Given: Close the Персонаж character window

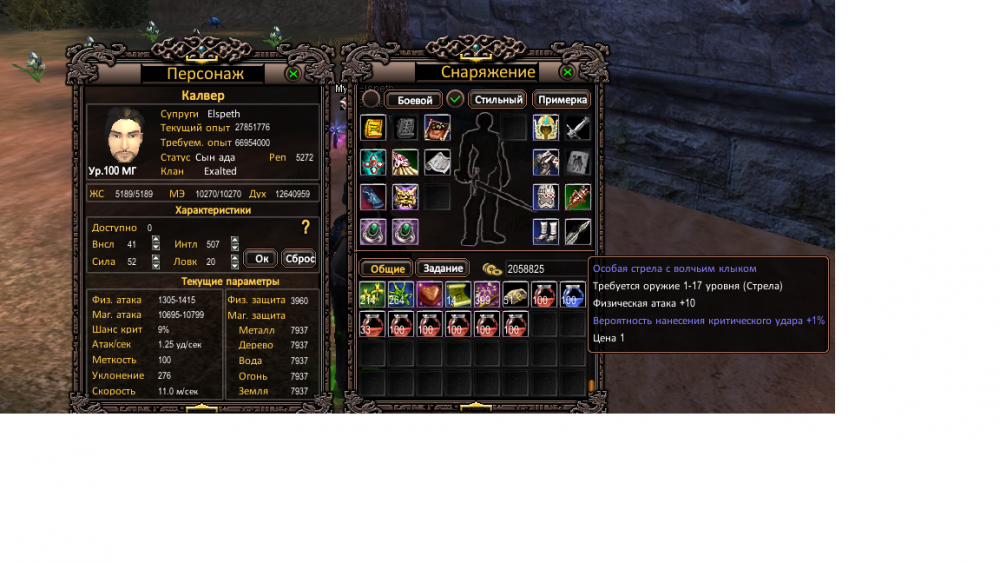Looking at the screenshot, I should click(x=293, y=73).
